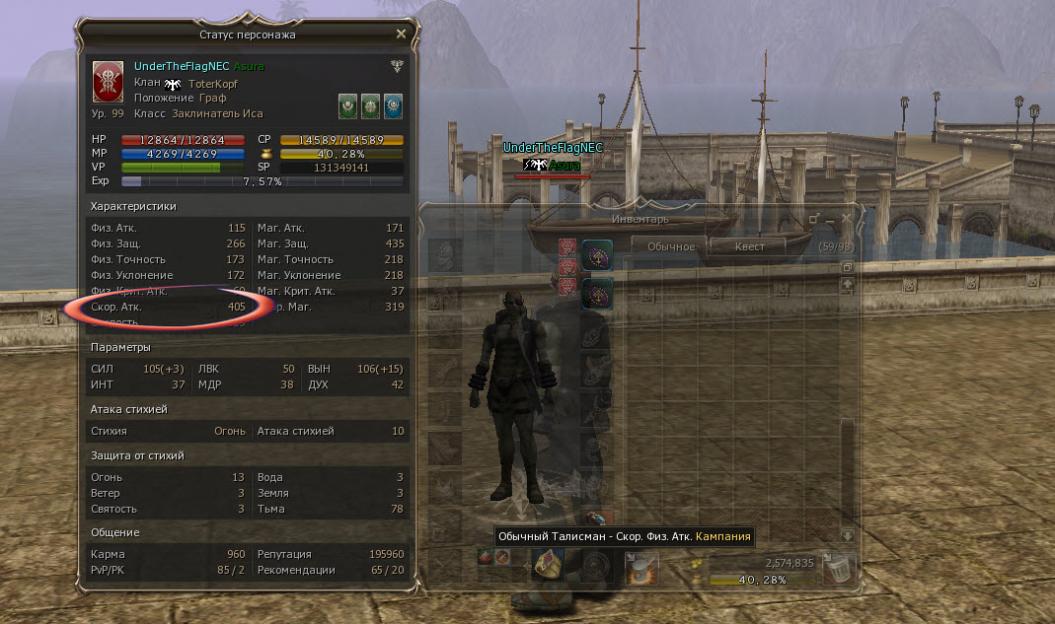Click the winged emblem in status header
1055x624 pixels.
(x=397, y=66)
